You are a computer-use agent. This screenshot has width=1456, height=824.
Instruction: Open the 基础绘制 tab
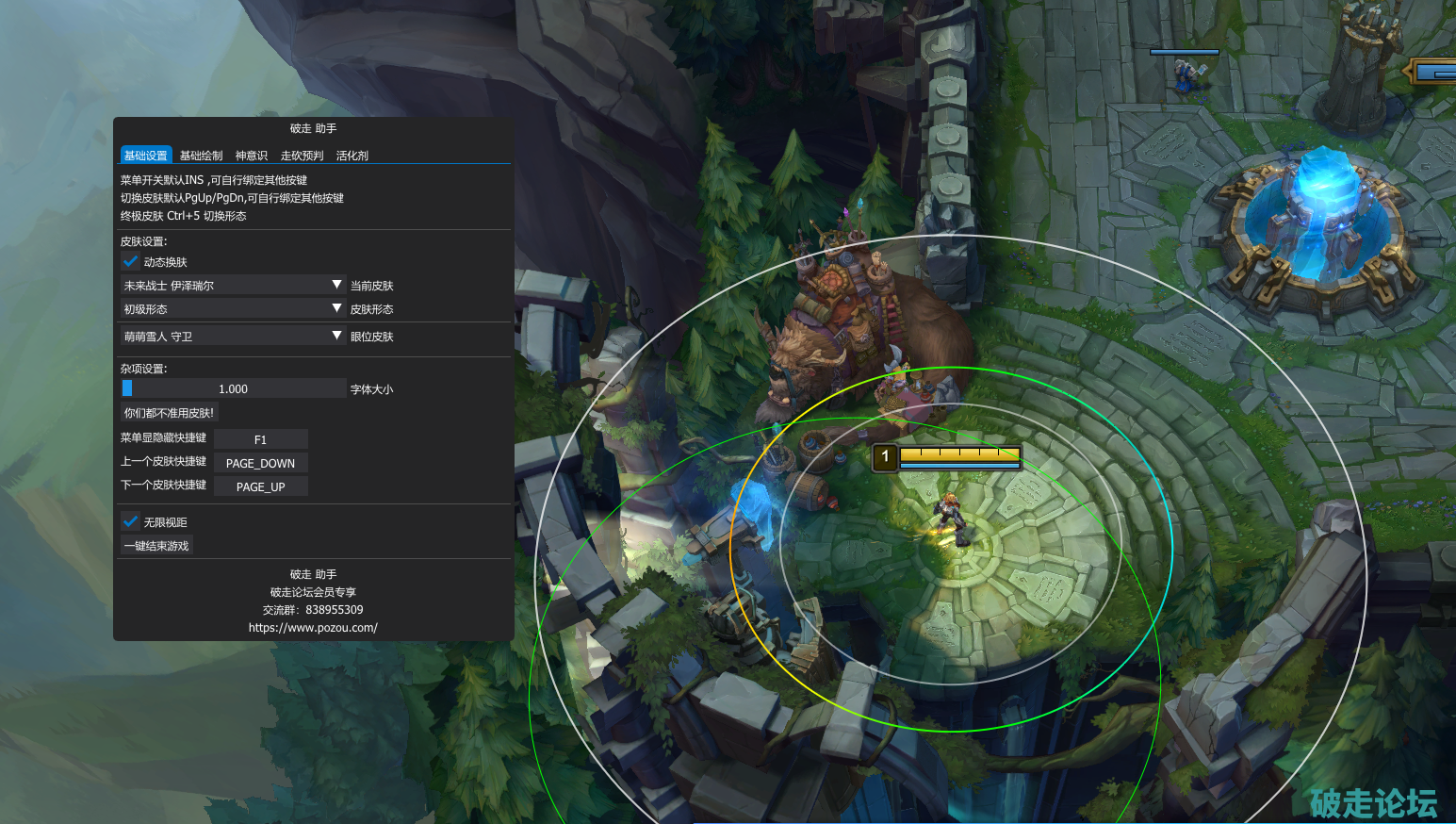[201, 156]
